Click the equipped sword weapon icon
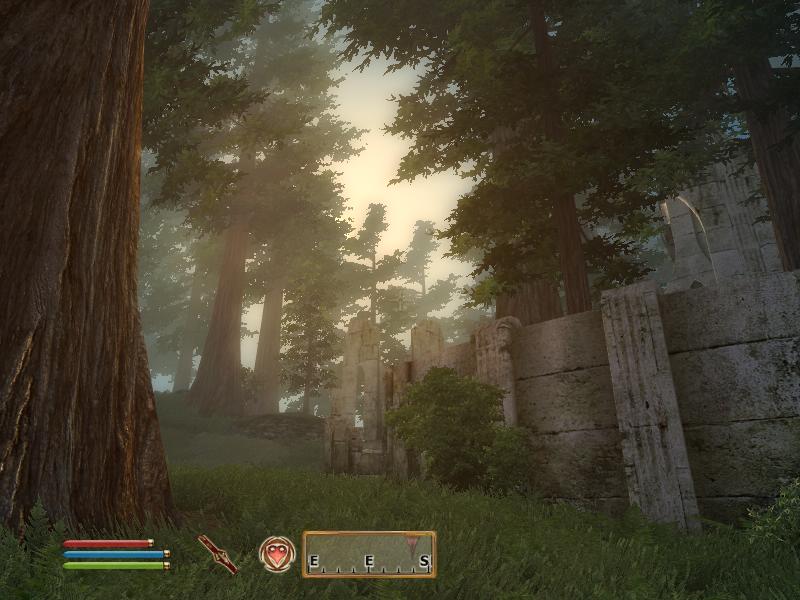Viewport: 800px width, 600px height. click(217, 553)
